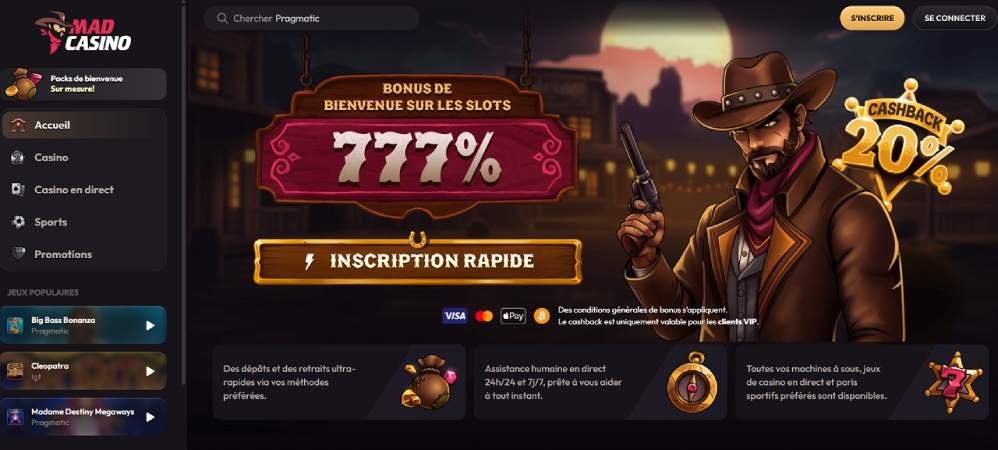Select the live human assistance card

598,382
